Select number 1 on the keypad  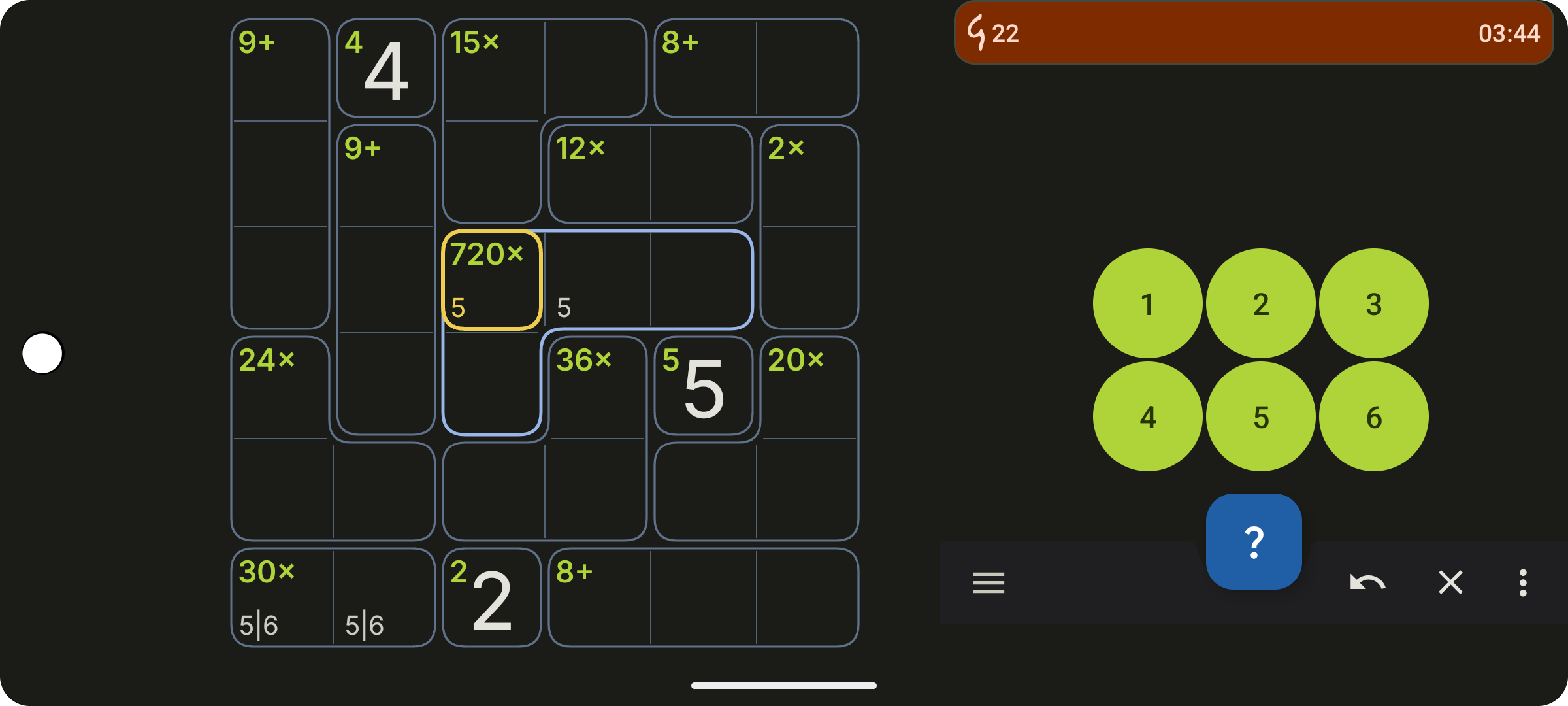coord(1147,303)
